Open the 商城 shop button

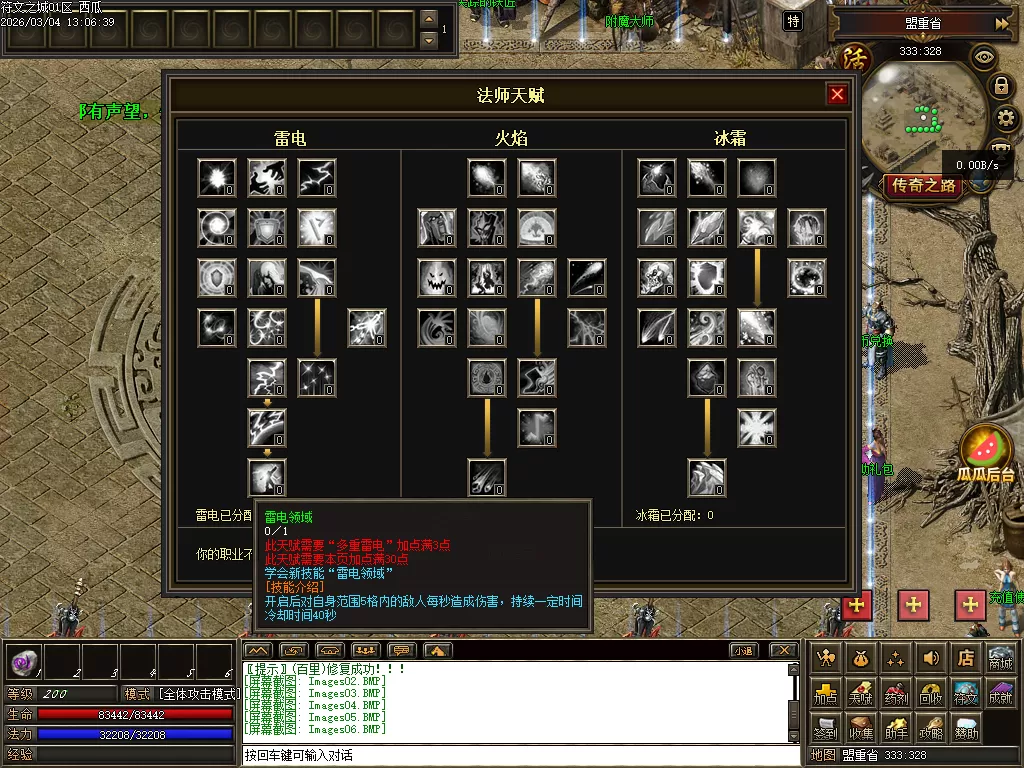tap(1000, 658)
